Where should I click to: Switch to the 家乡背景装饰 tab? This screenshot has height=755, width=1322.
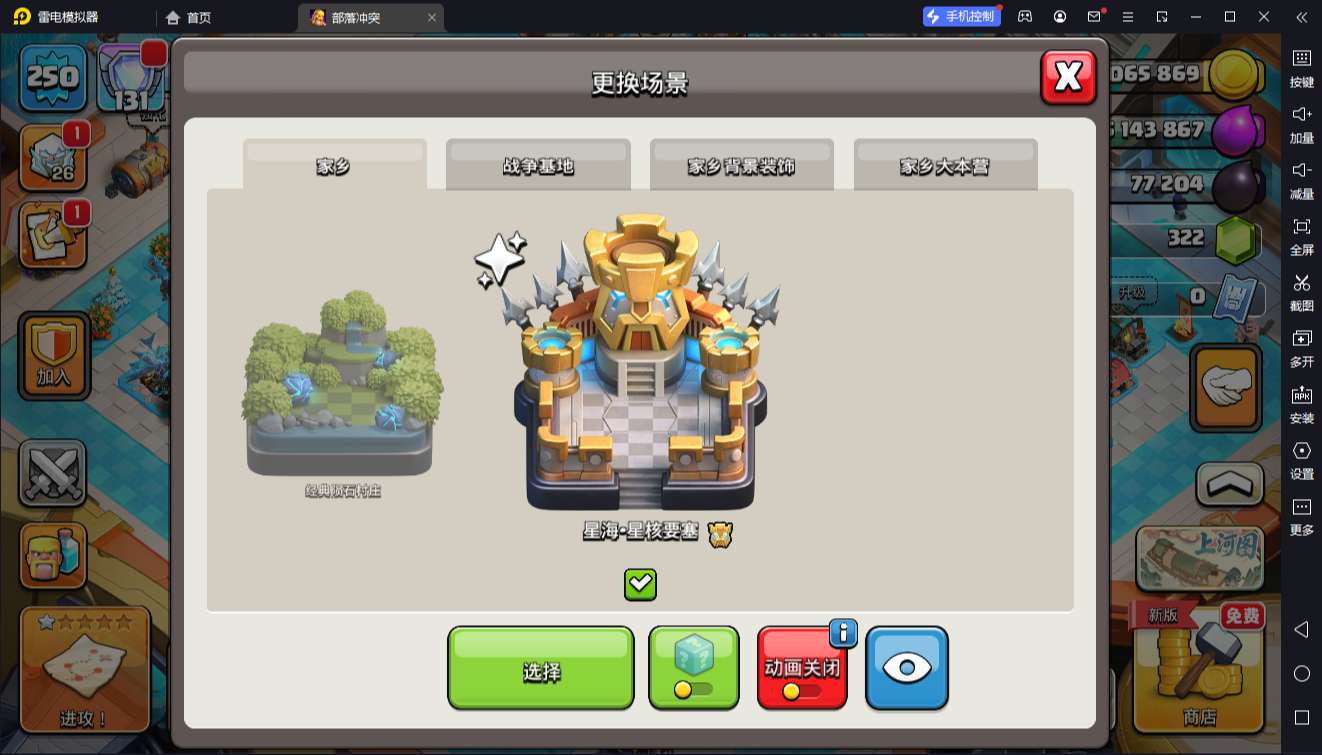tap(741, 165)
